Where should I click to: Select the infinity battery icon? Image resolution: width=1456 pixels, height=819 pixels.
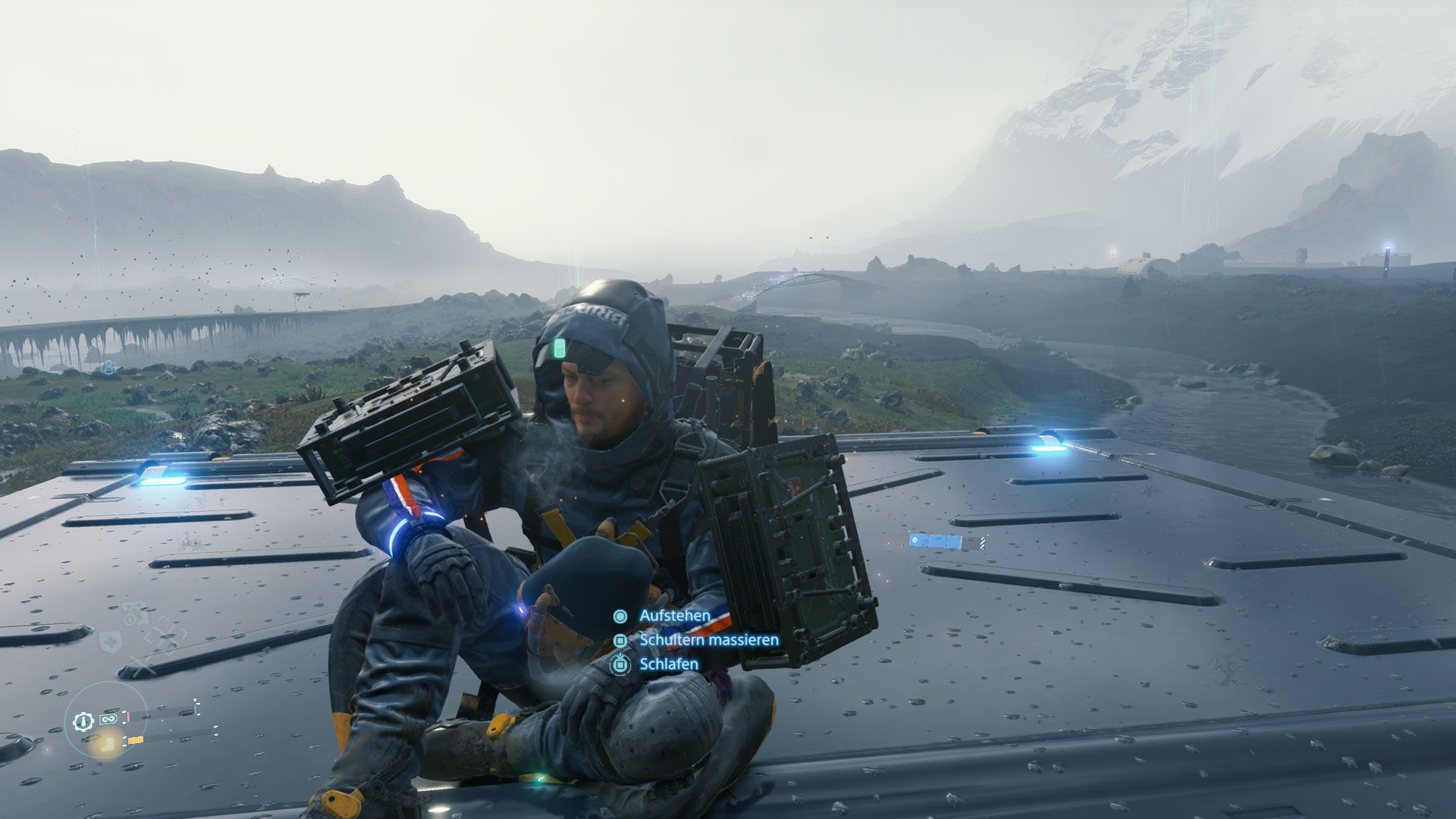108,719
